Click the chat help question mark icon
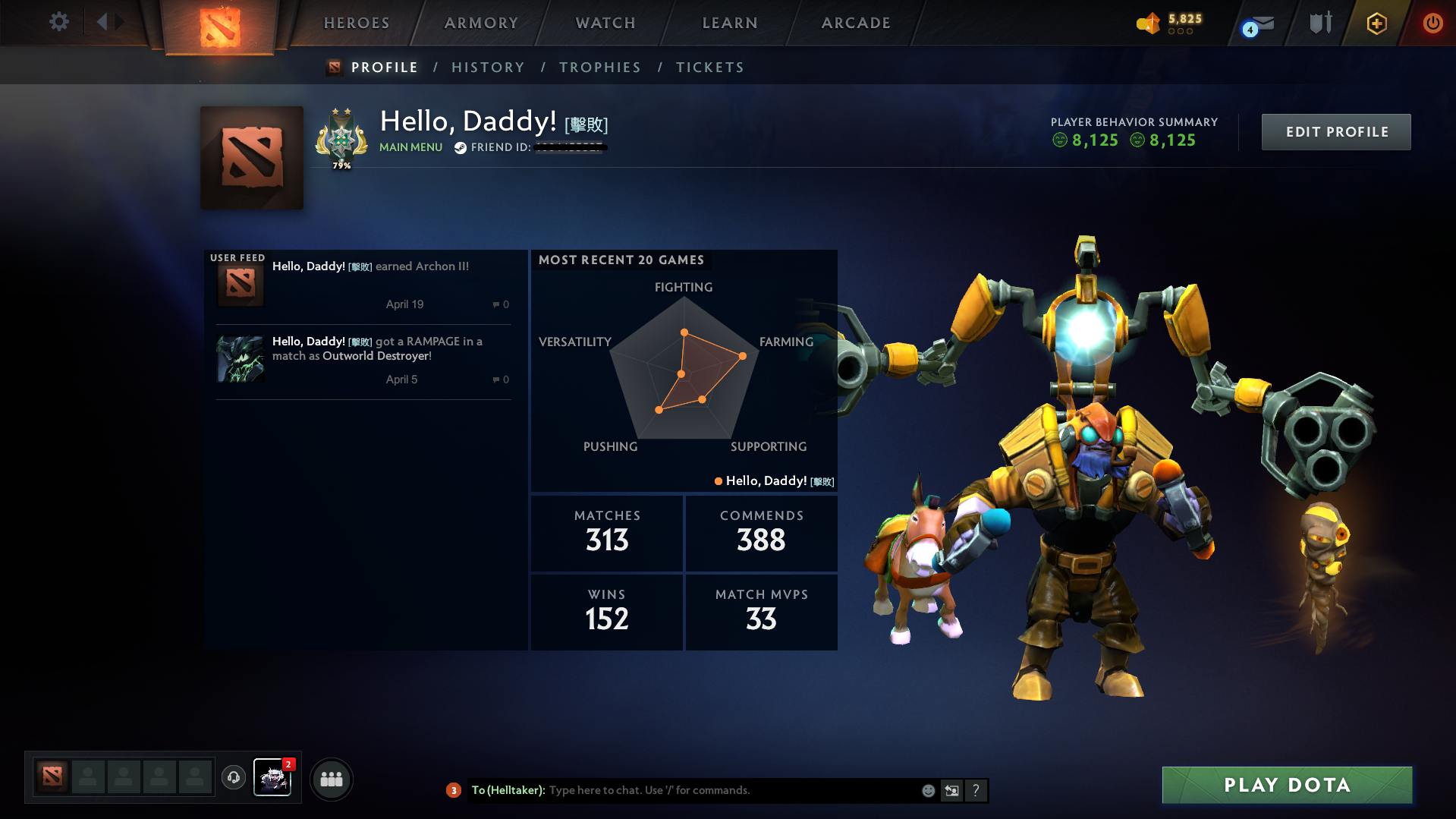This screenshot has height=819, width=1456. 976,790
